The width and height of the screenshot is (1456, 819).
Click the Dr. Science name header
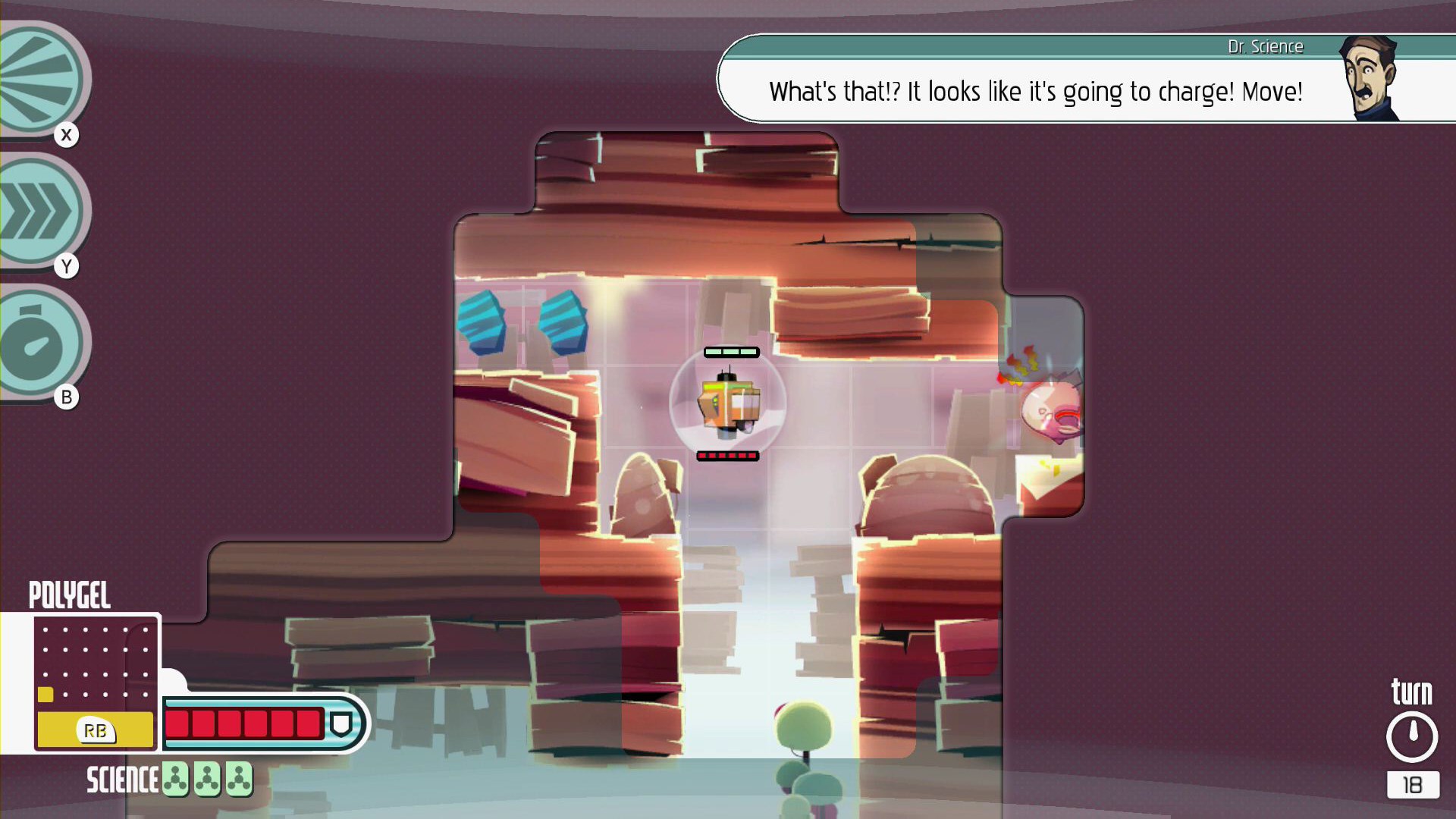1266,46
